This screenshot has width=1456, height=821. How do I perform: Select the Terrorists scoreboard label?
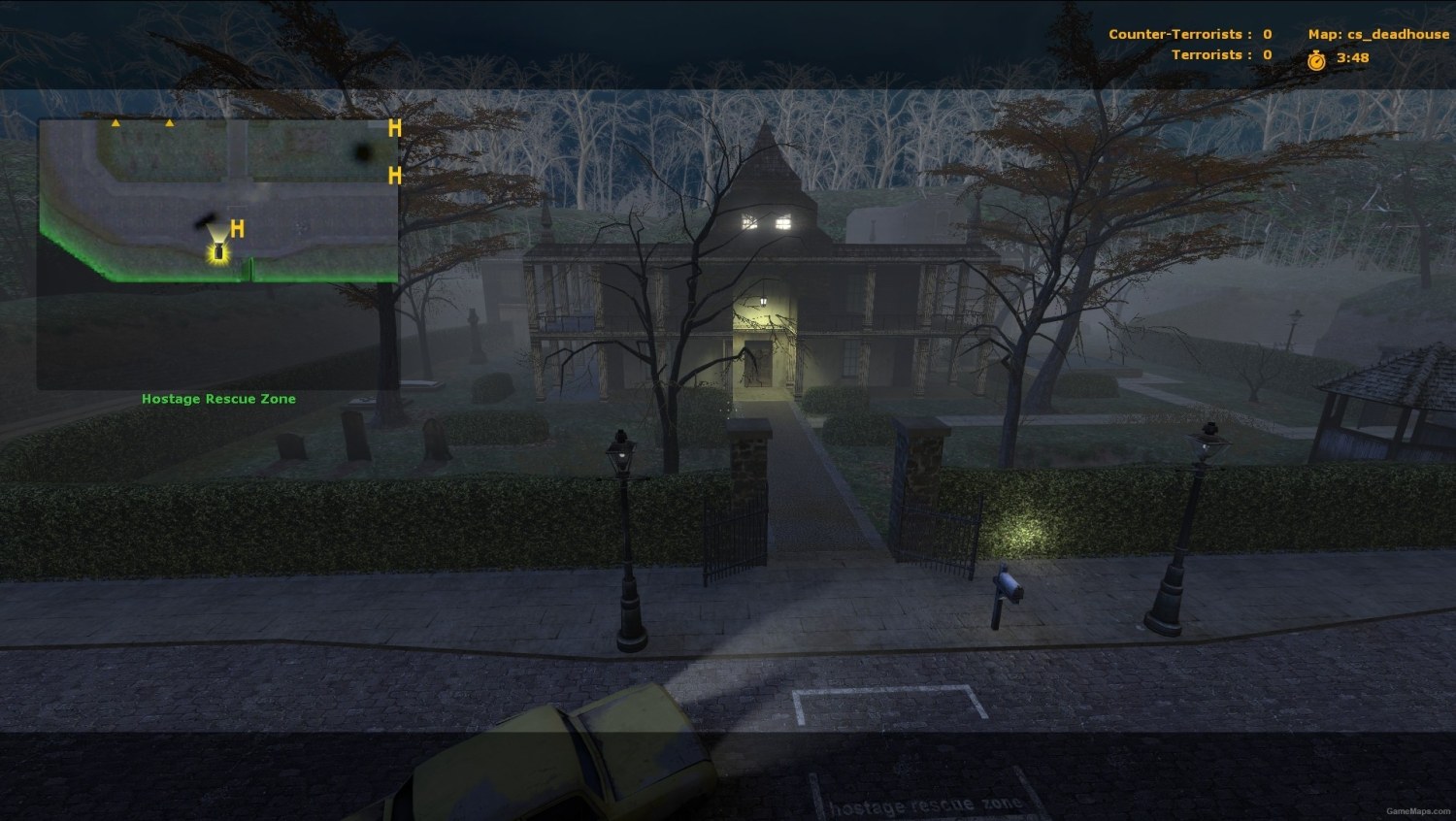coord(1208,54)
